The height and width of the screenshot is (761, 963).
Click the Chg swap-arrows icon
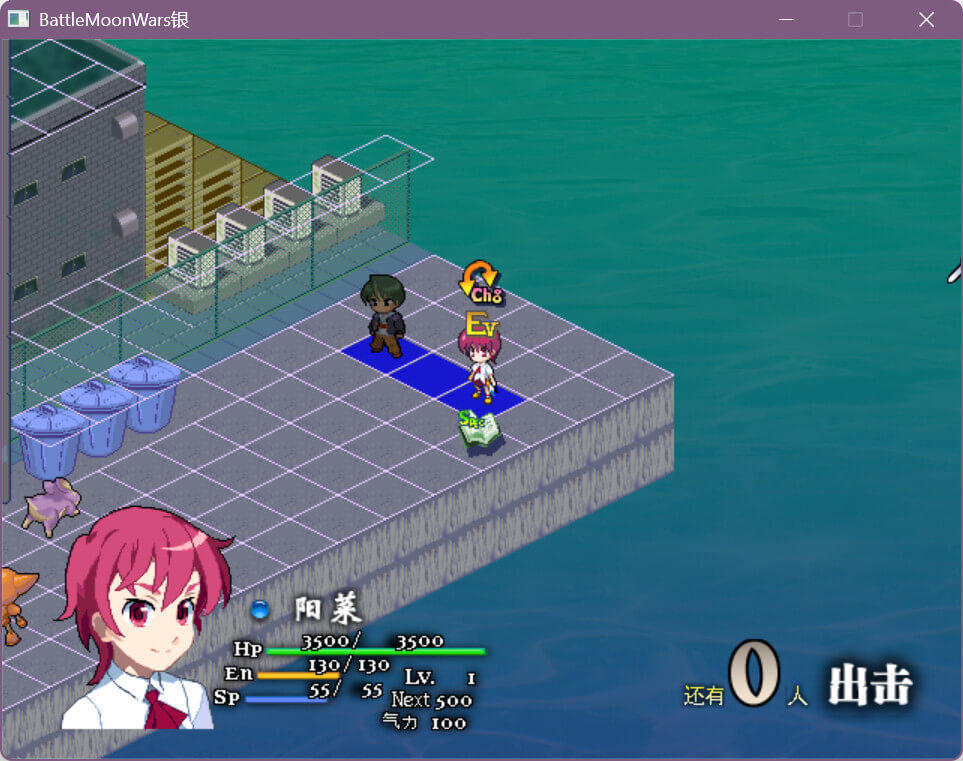481,282
